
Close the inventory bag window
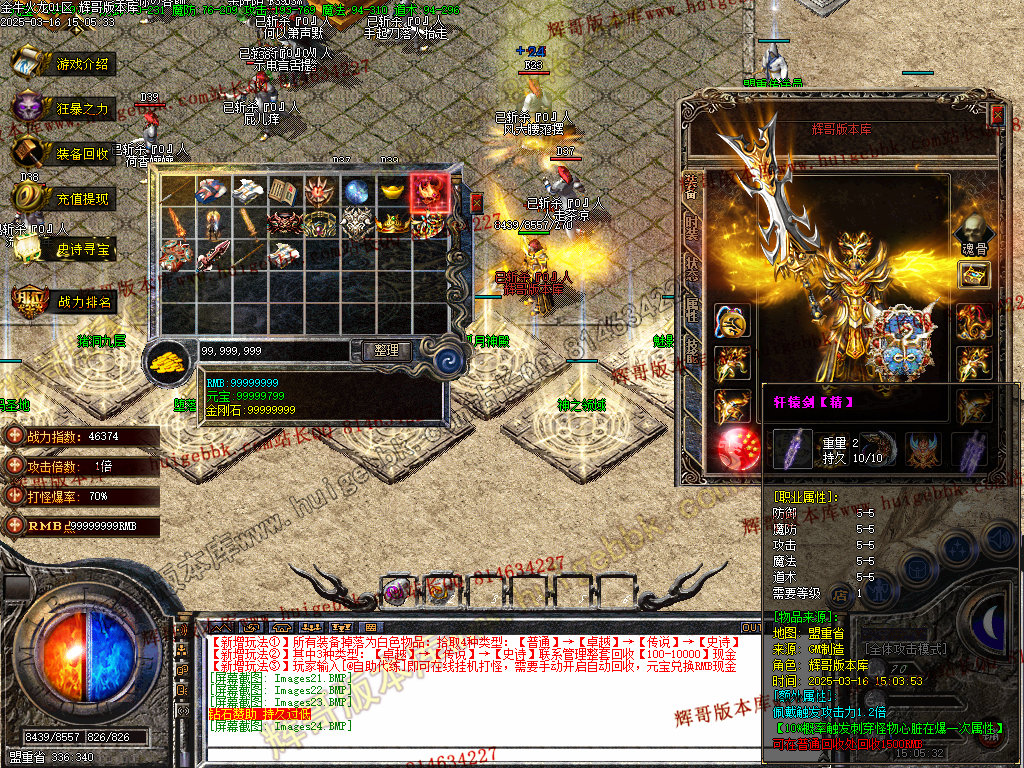476,201
